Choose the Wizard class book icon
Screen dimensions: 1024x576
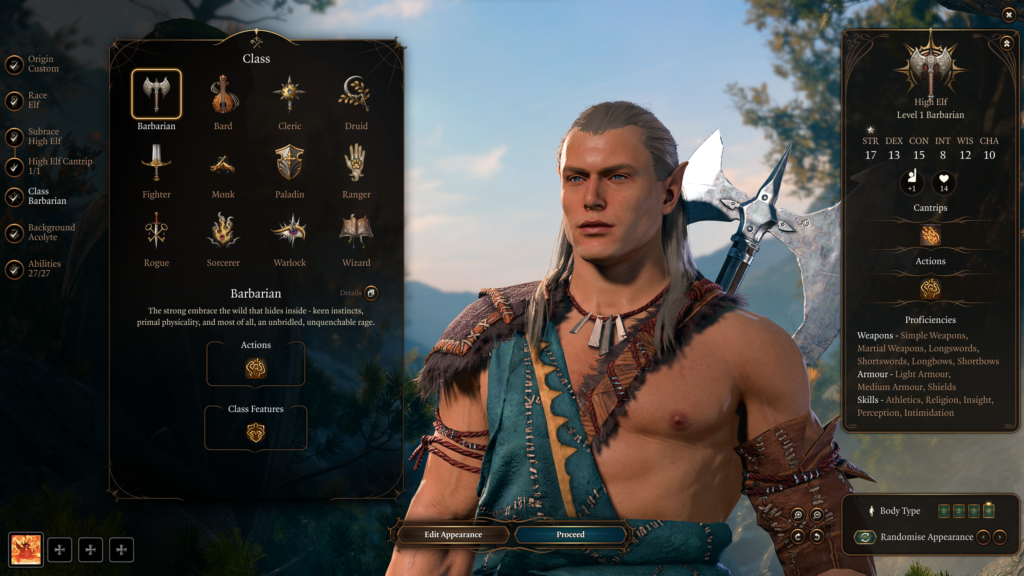coord(356,231)
